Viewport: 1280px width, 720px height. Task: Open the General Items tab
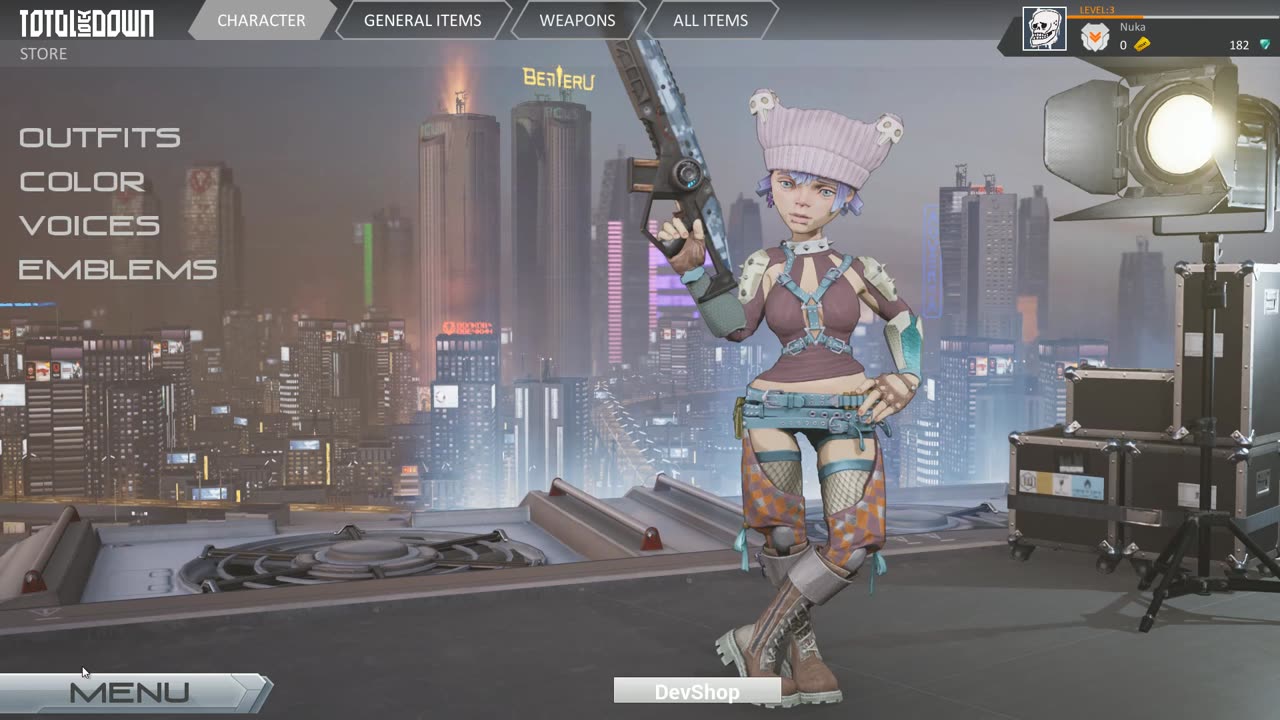point(422,20)
